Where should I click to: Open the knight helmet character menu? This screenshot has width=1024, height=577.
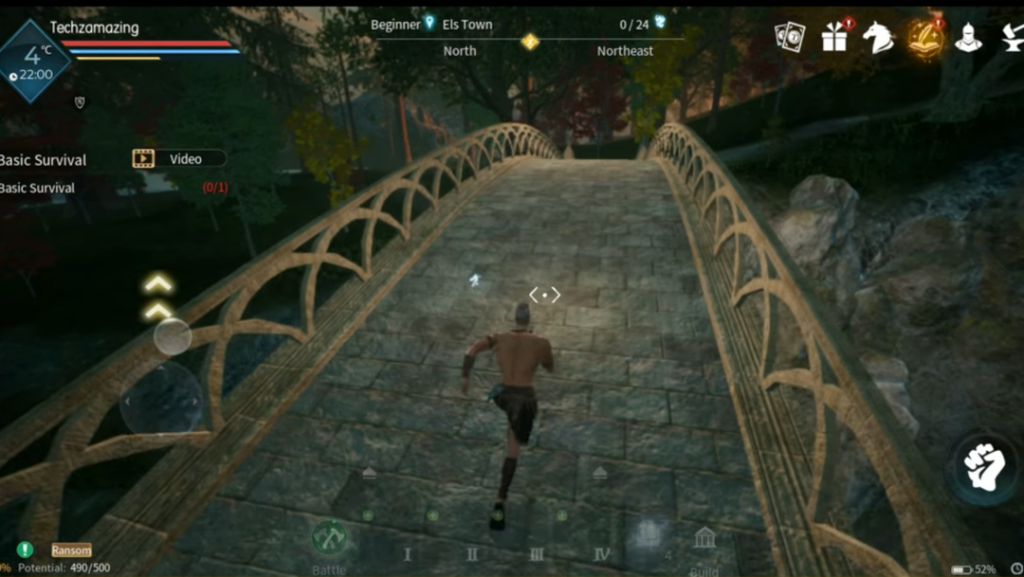(x=968, y=38)
